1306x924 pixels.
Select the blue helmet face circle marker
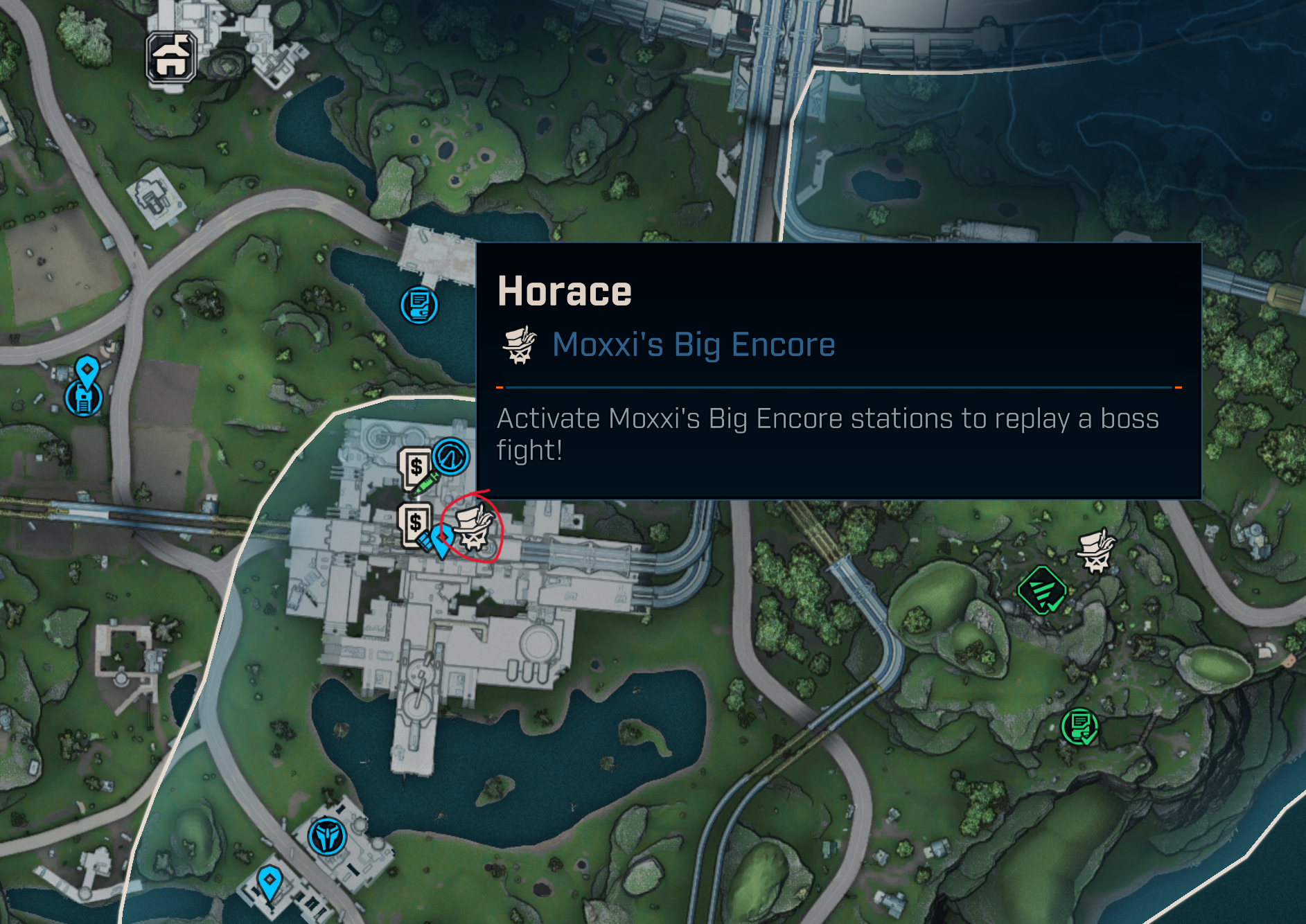click(327, 837)
